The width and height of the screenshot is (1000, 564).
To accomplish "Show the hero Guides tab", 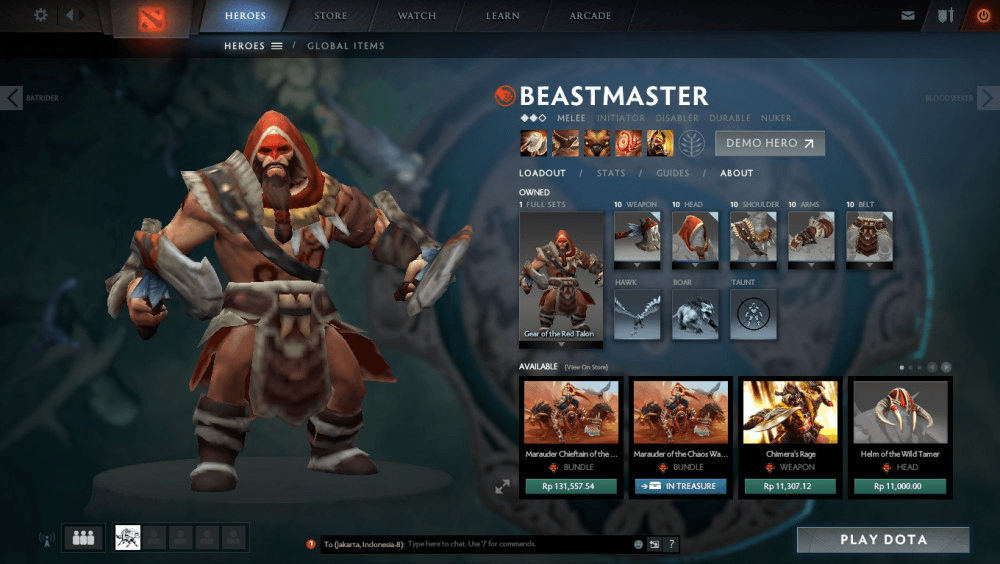I will click(x=672, y=173).
